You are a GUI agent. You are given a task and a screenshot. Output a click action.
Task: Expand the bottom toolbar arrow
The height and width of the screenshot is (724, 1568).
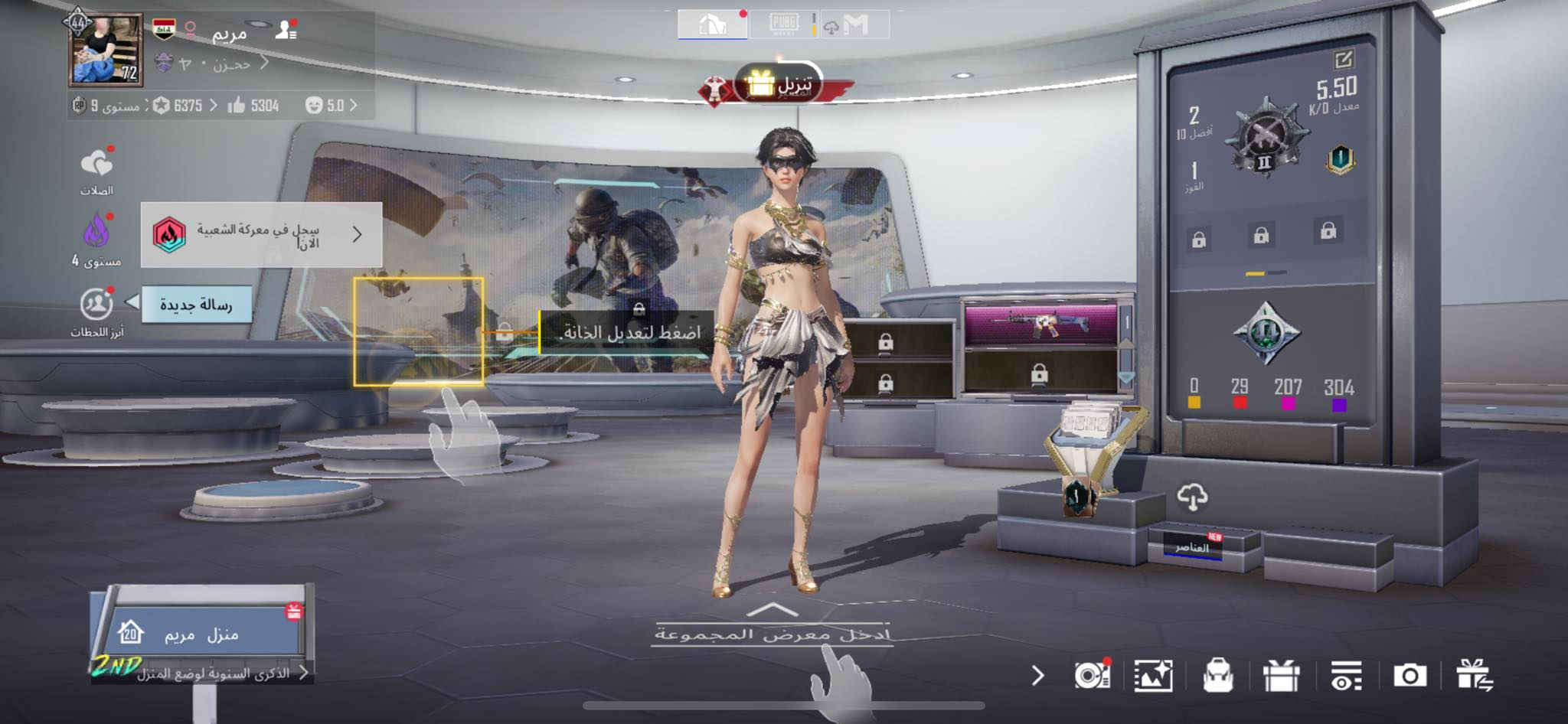(x=1037, y=676)
